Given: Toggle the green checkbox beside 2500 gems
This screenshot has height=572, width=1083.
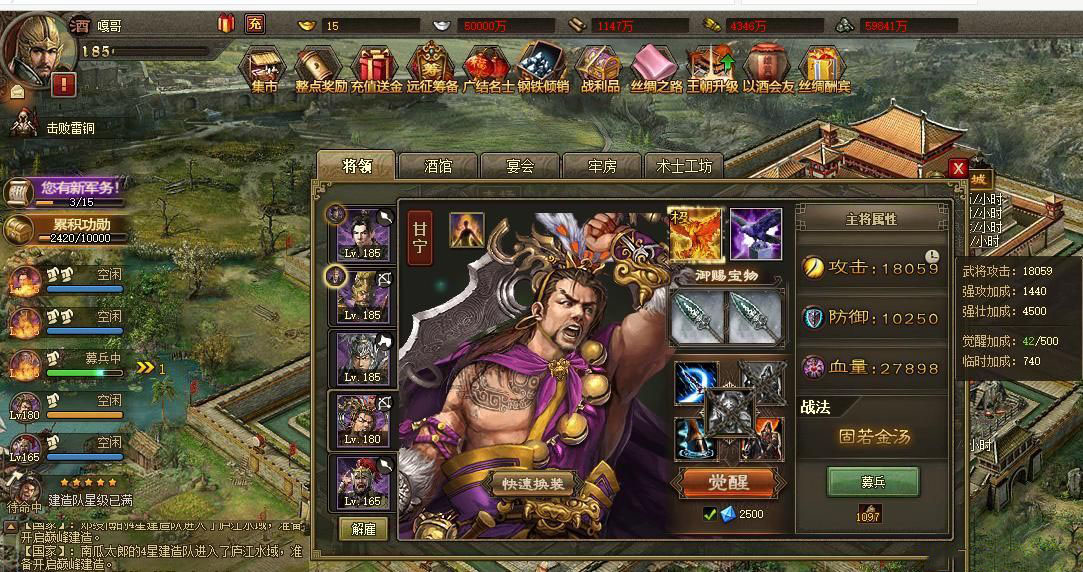Looking at the screenshot, I should pos(710,514).
